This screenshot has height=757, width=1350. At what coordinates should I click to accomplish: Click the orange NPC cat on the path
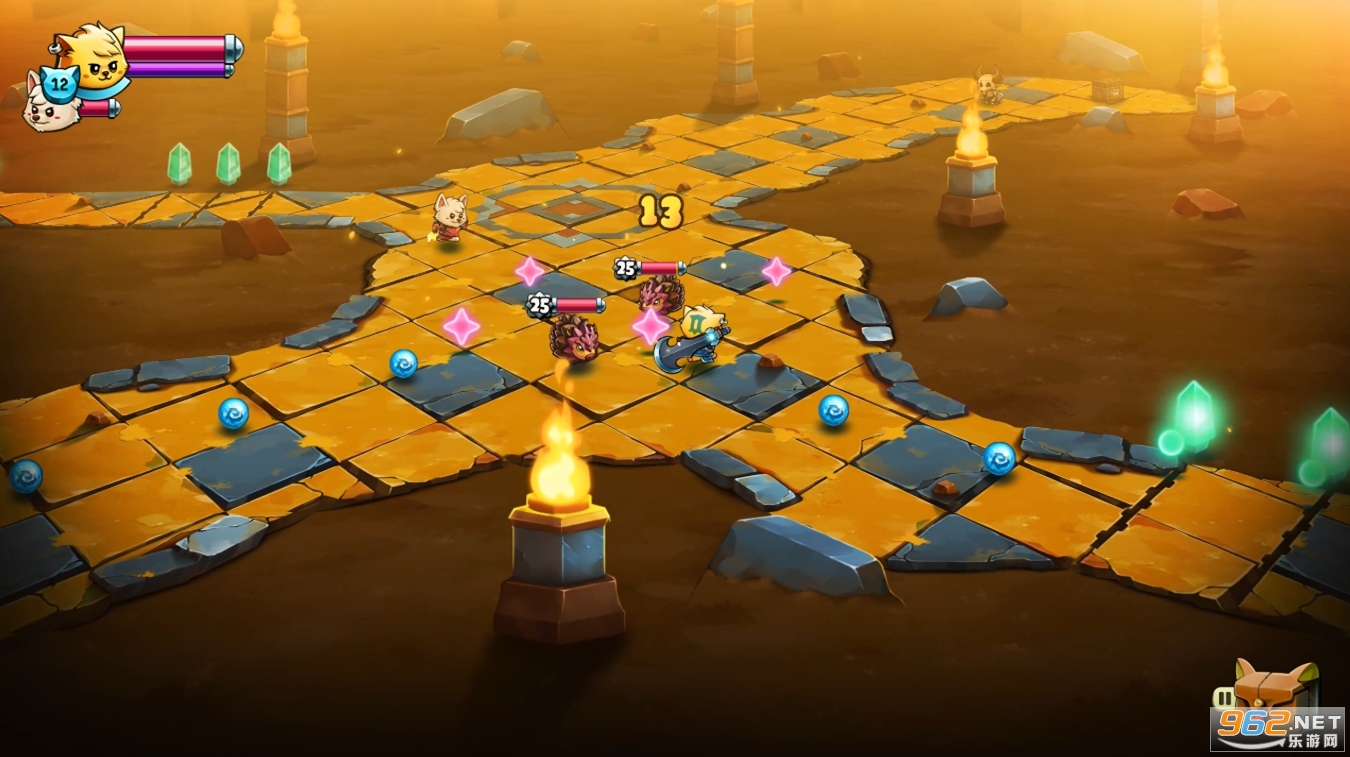448,218
